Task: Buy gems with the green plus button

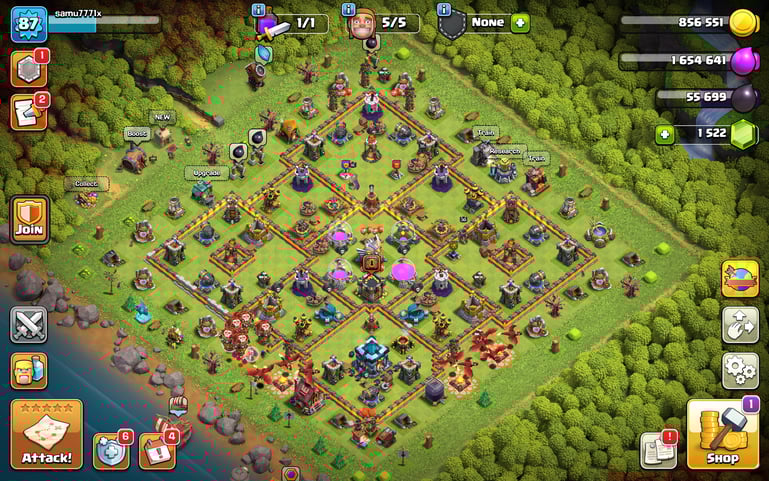Action: click(665, 134)
